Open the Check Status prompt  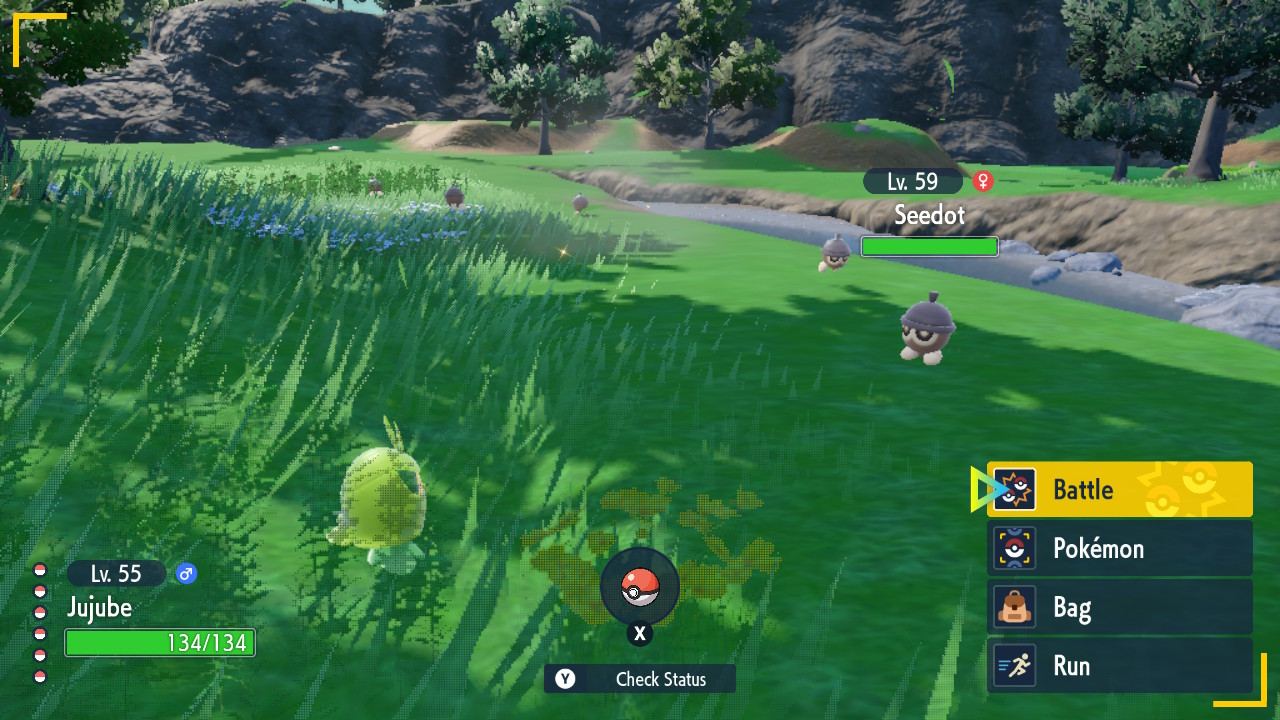pyautogui.click(x=640, y=679)
